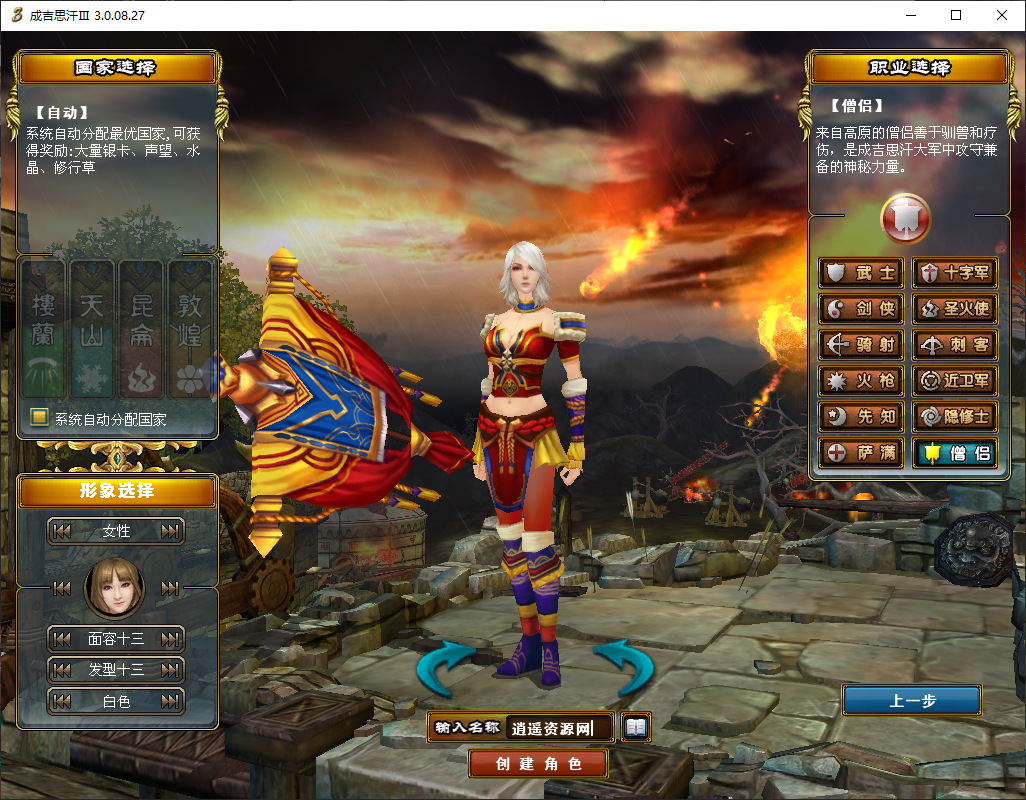Open the book icon beside the name field

coord(636,727)
